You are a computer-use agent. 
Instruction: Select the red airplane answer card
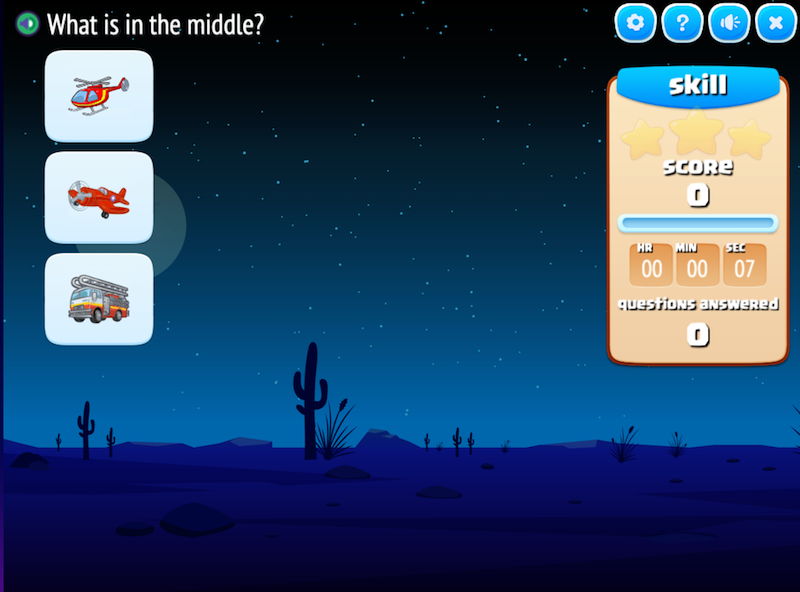[x=99, y=197]
